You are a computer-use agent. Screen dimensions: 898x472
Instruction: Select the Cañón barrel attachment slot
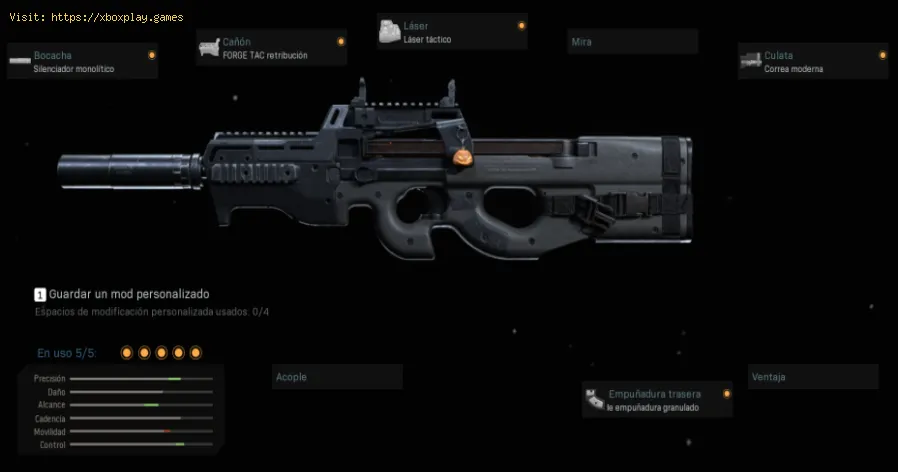click(271, 48)
